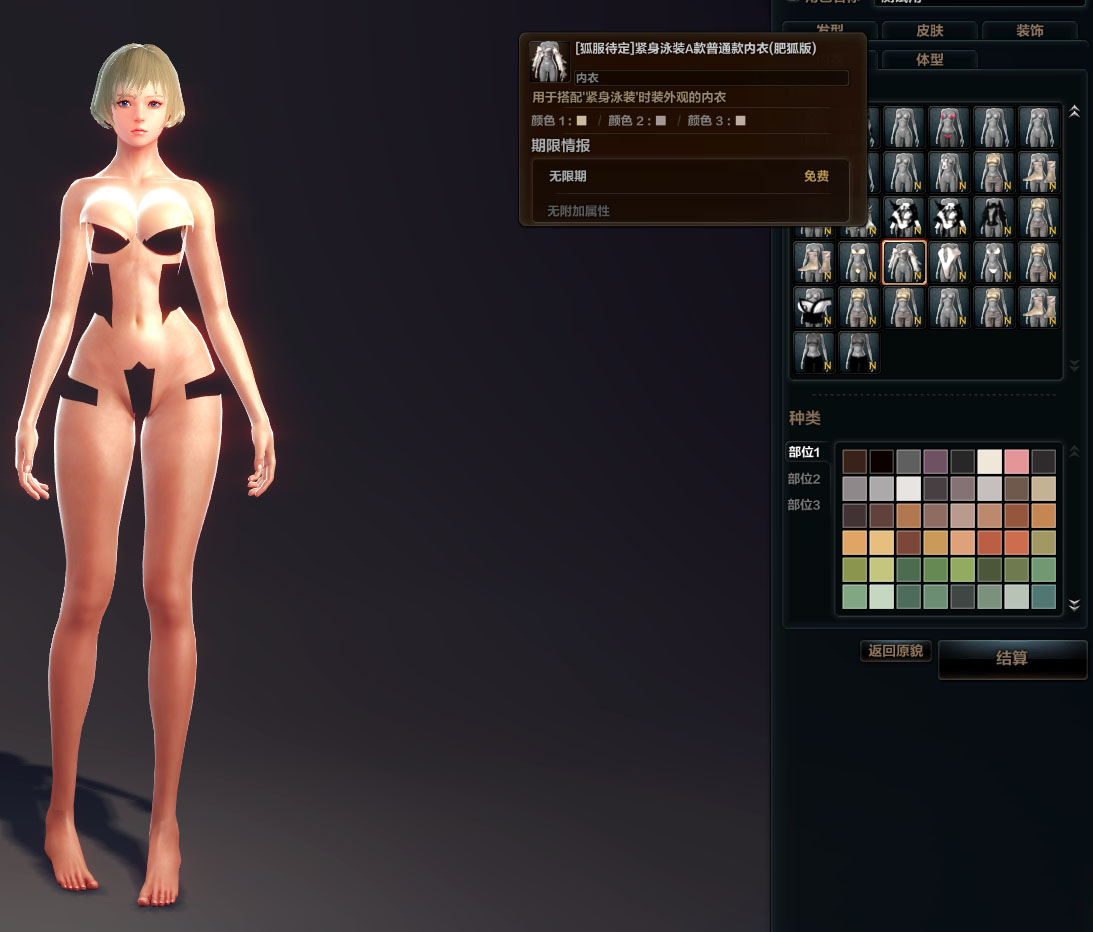
Task: Pick the pink color swatch
Action: pos(1016,461)
